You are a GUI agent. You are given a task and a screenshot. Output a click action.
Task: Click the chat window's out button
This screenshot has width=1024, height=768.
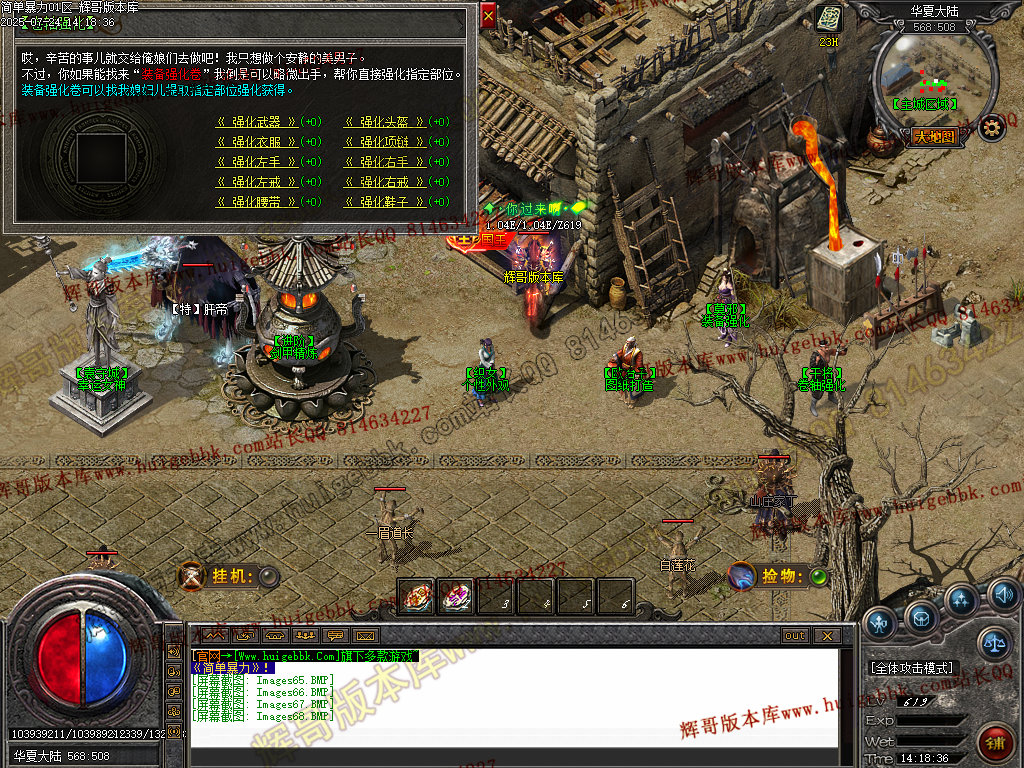(794, 635)
